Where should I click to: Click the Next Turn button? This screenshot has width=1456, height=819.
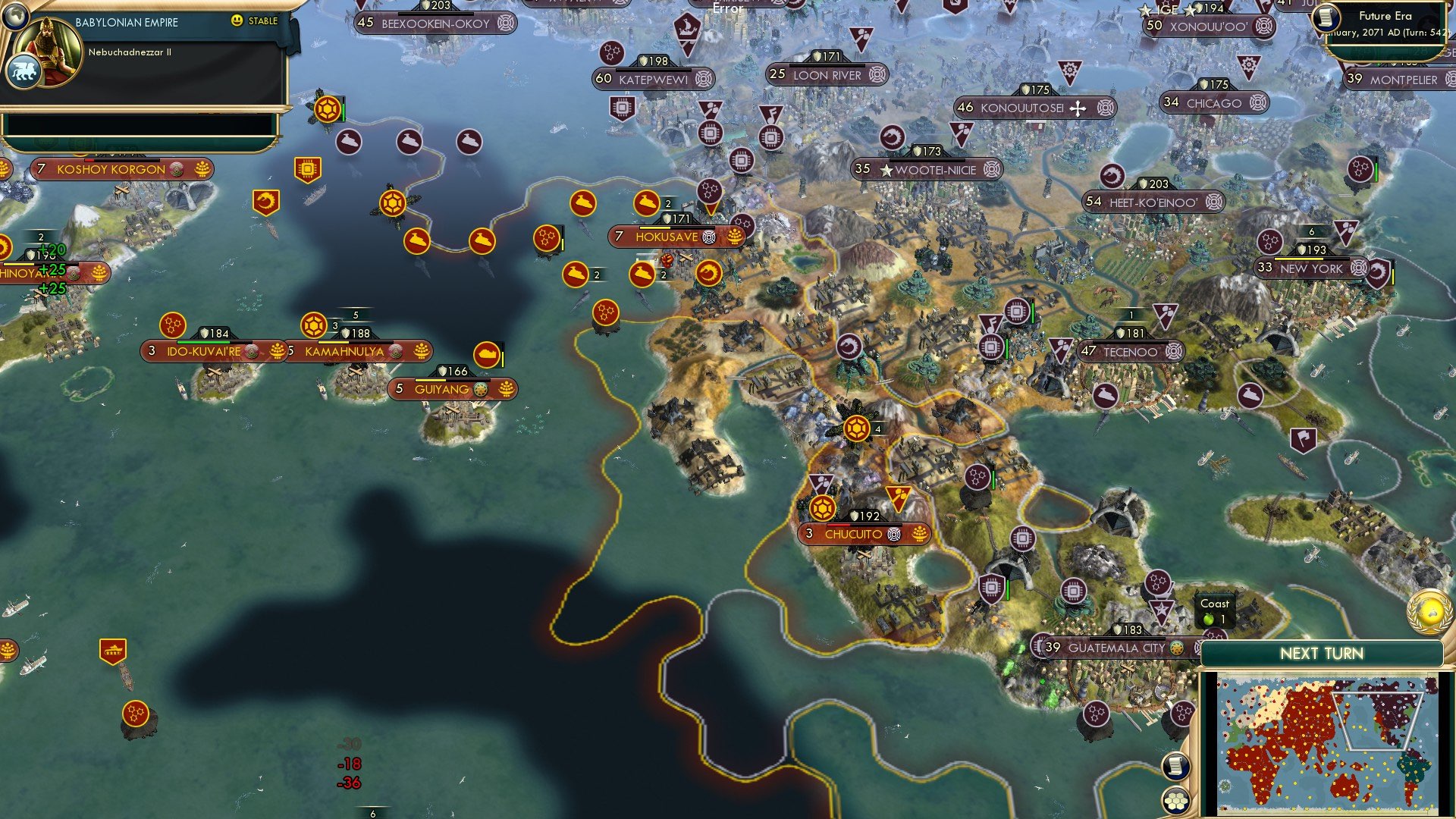pos(1321,652)
